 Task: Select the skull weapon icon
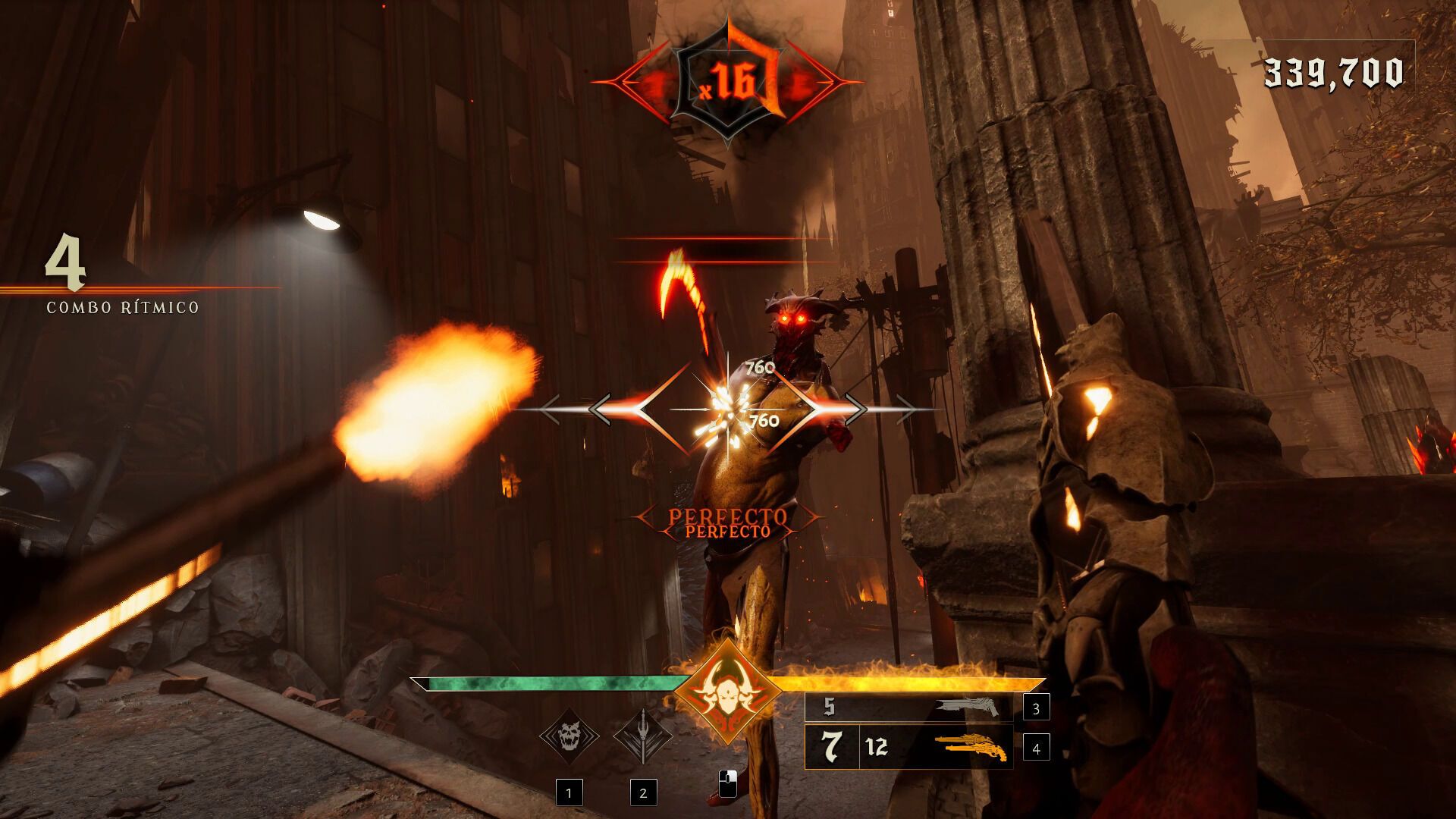click(x=569, y=736)
